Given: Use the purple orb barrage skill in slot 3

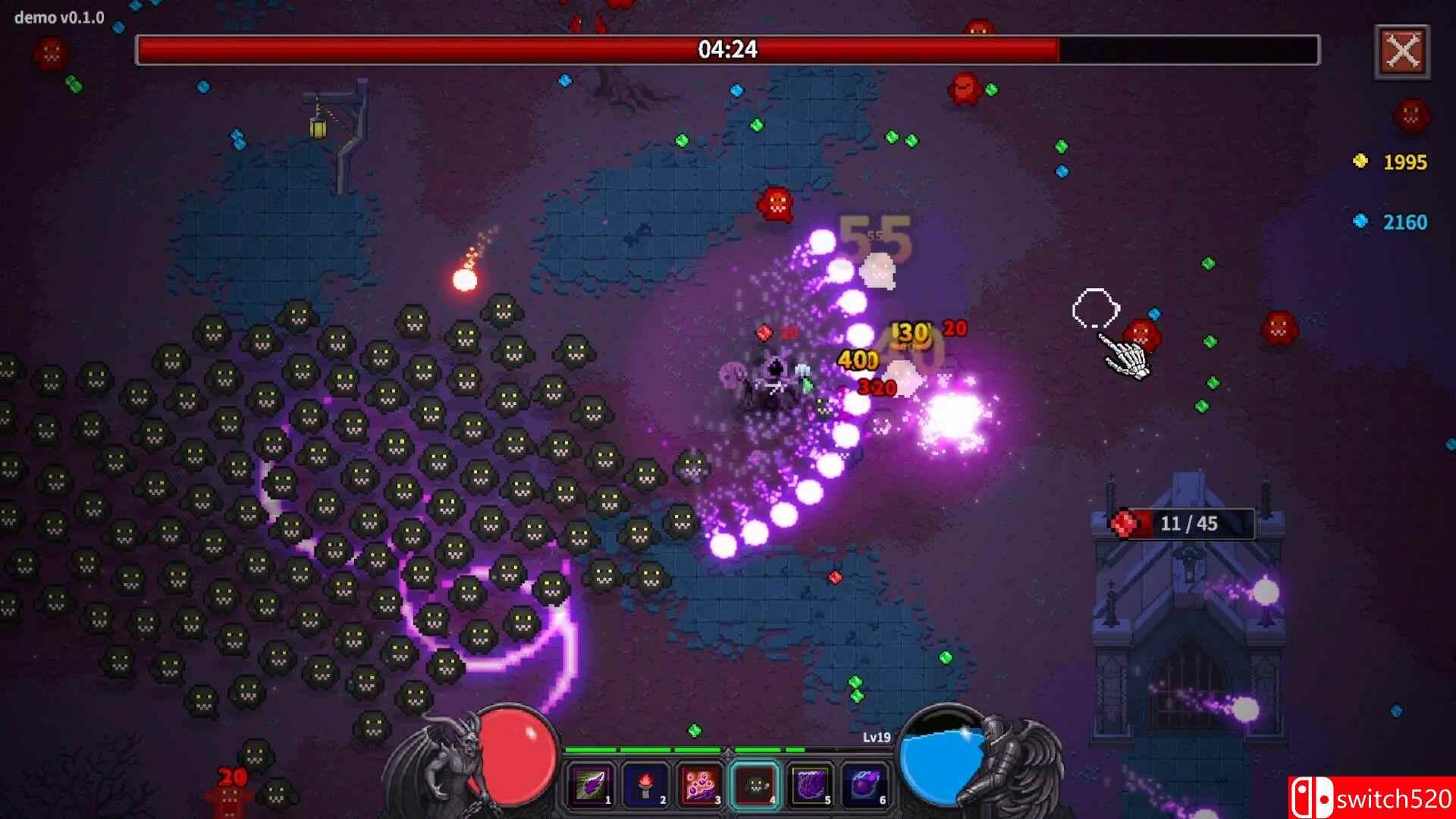Looking at the screenshot, I should tap(701, 784).
